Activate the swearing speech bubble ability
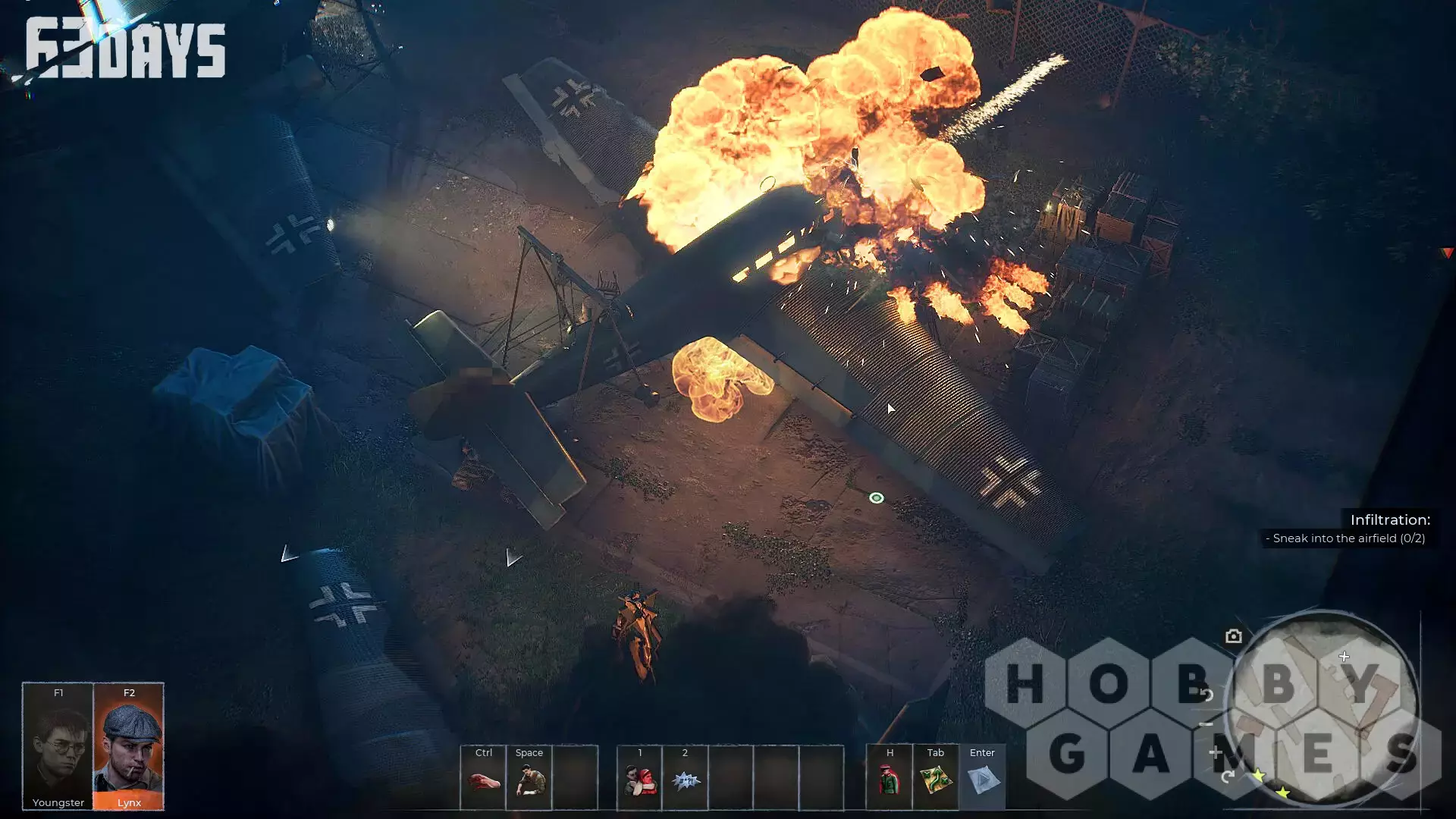 click(686, 780)
